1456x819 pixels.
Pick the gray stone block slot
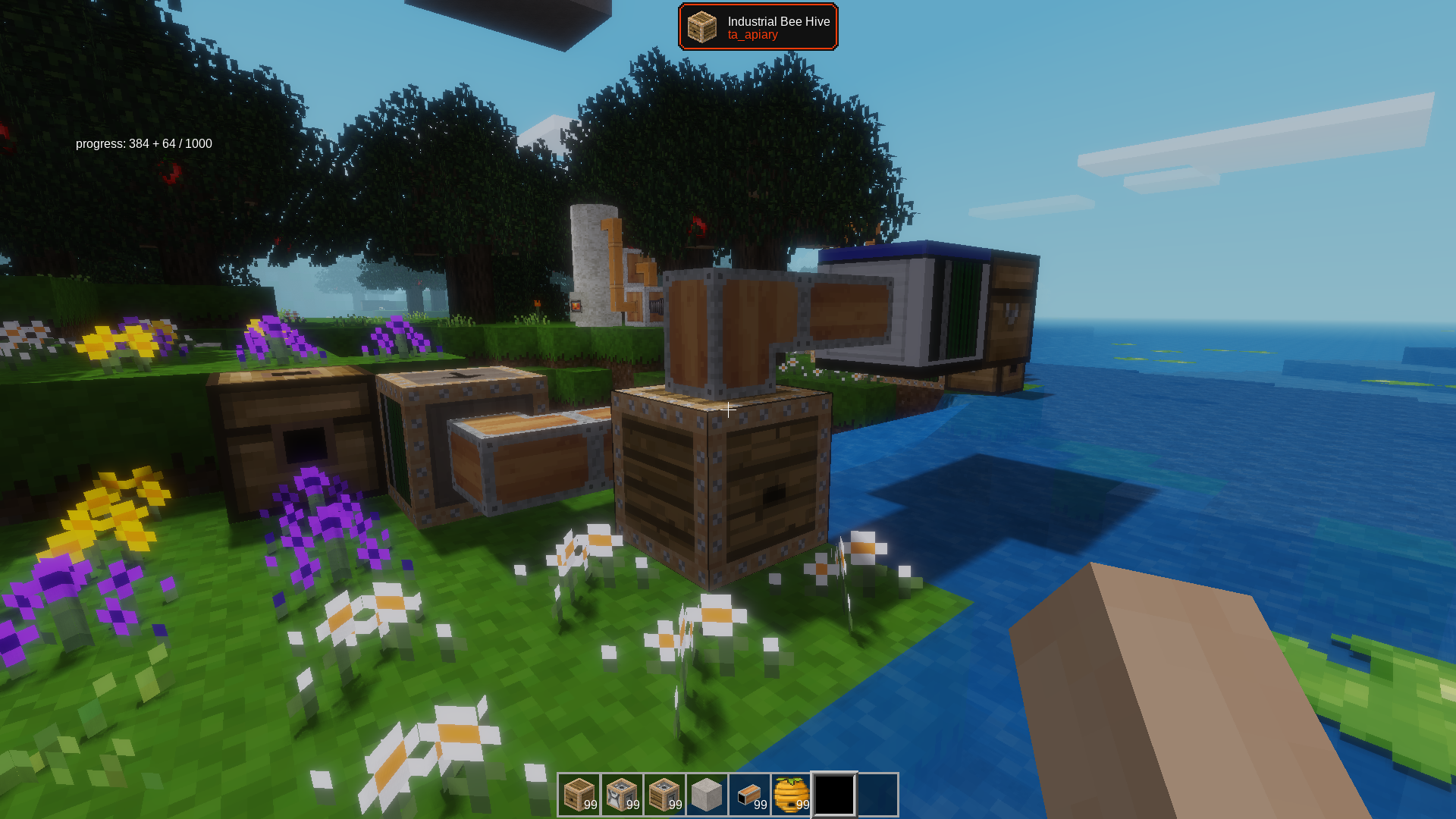(707, 795)
